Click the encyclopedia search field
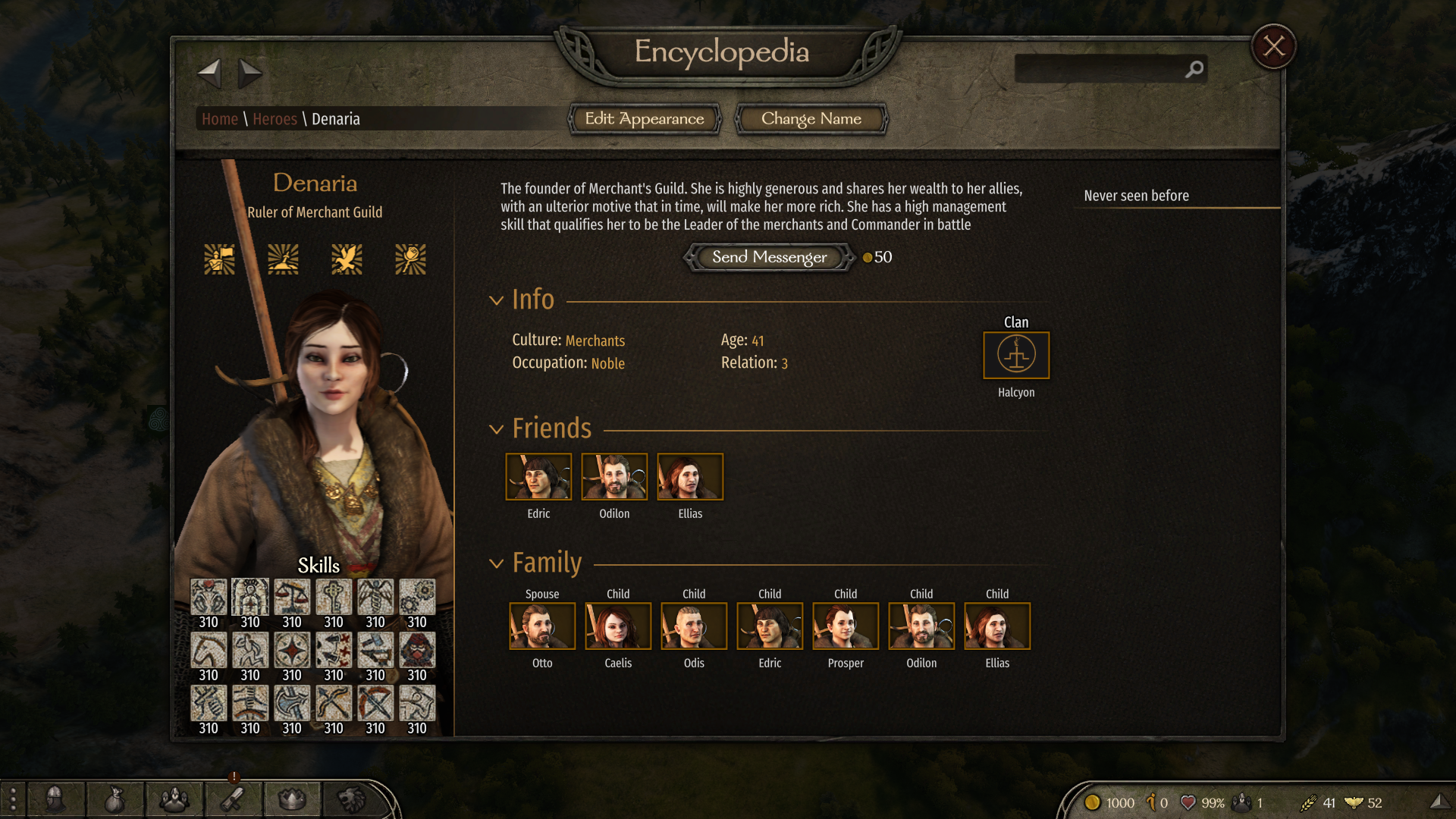Image resolution: width=1456 pixels, height=819 pixels. click(x=1100, y=69)
